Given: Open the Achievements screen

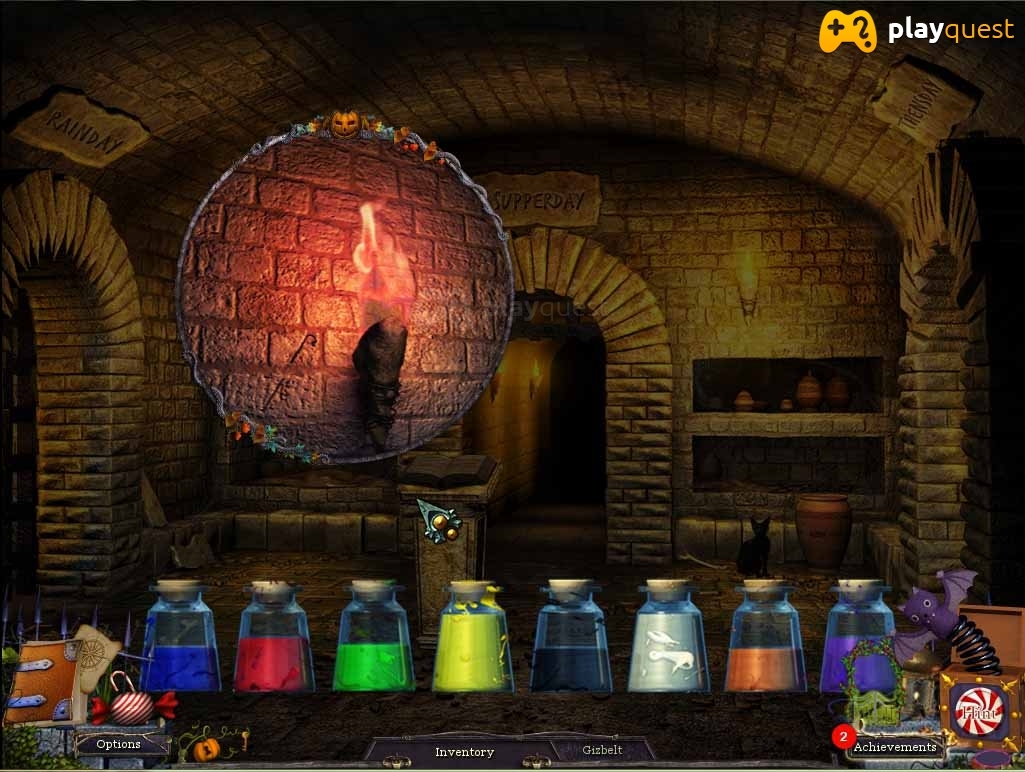Looking at the screenshot, I should pos(894,746).
